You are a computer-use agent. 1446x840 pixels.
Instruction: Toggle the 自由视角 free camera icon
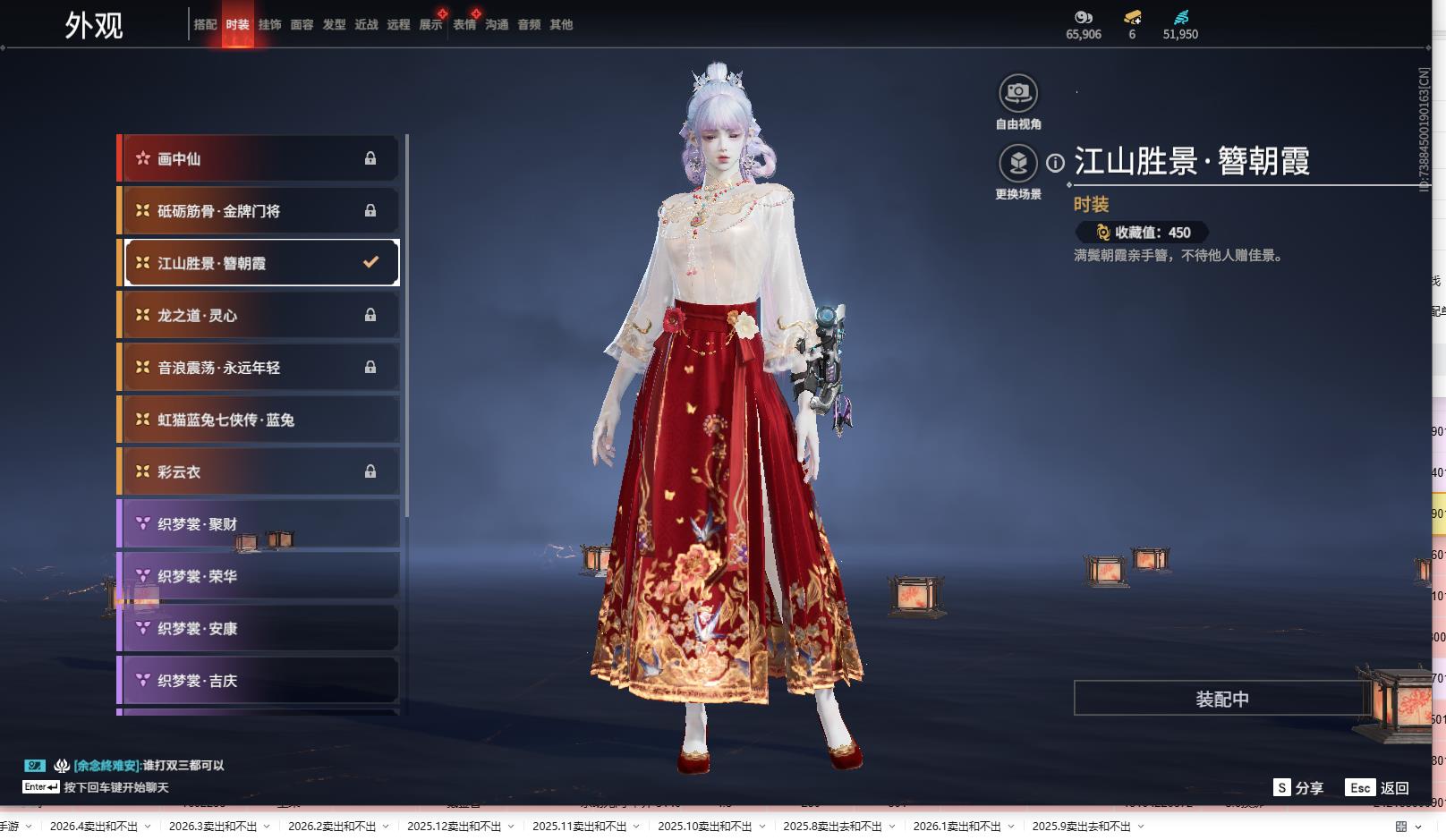click(1018, 93)
